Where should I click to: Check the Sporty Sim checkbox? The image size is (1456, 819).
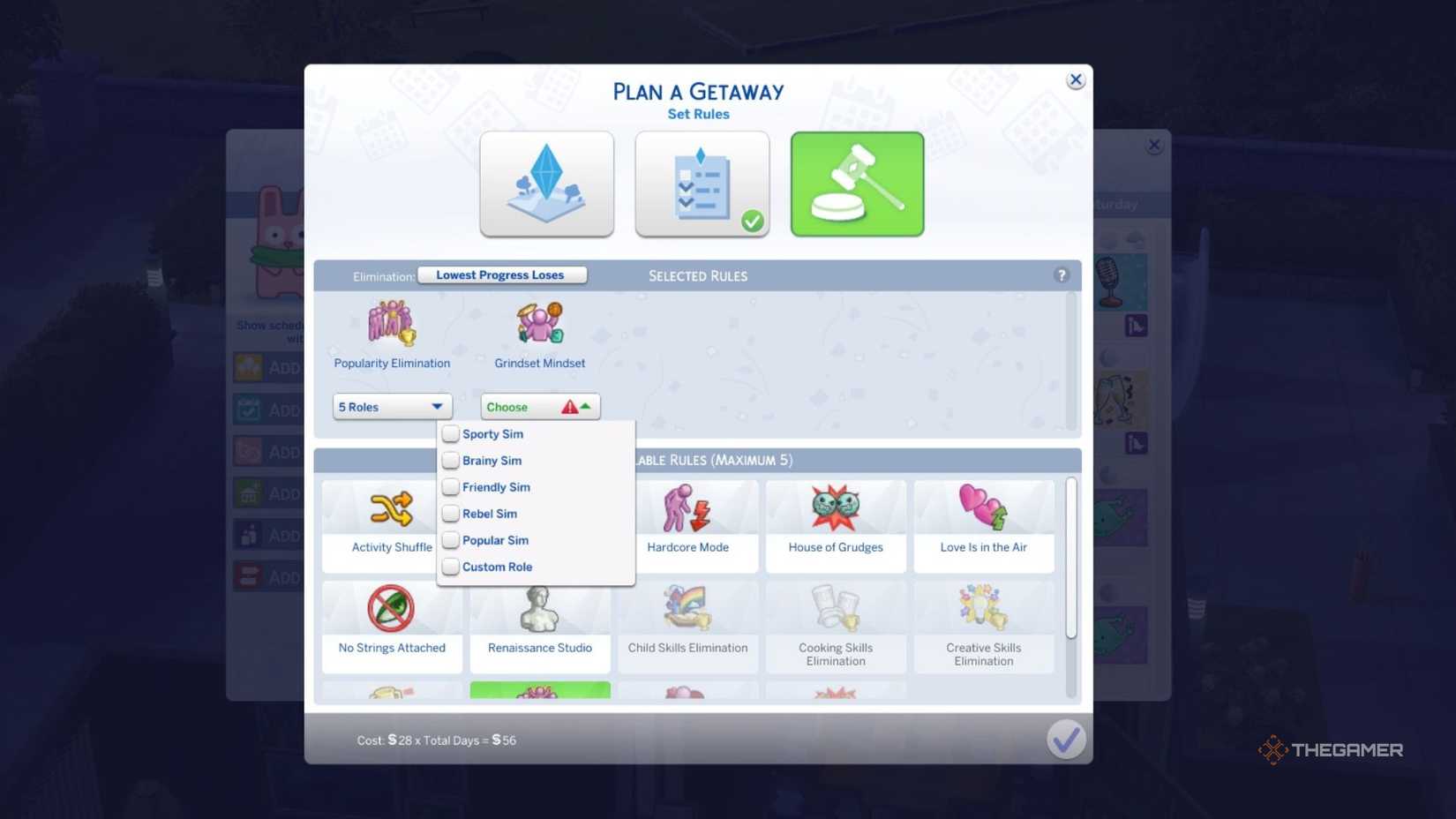click(450, 433)
